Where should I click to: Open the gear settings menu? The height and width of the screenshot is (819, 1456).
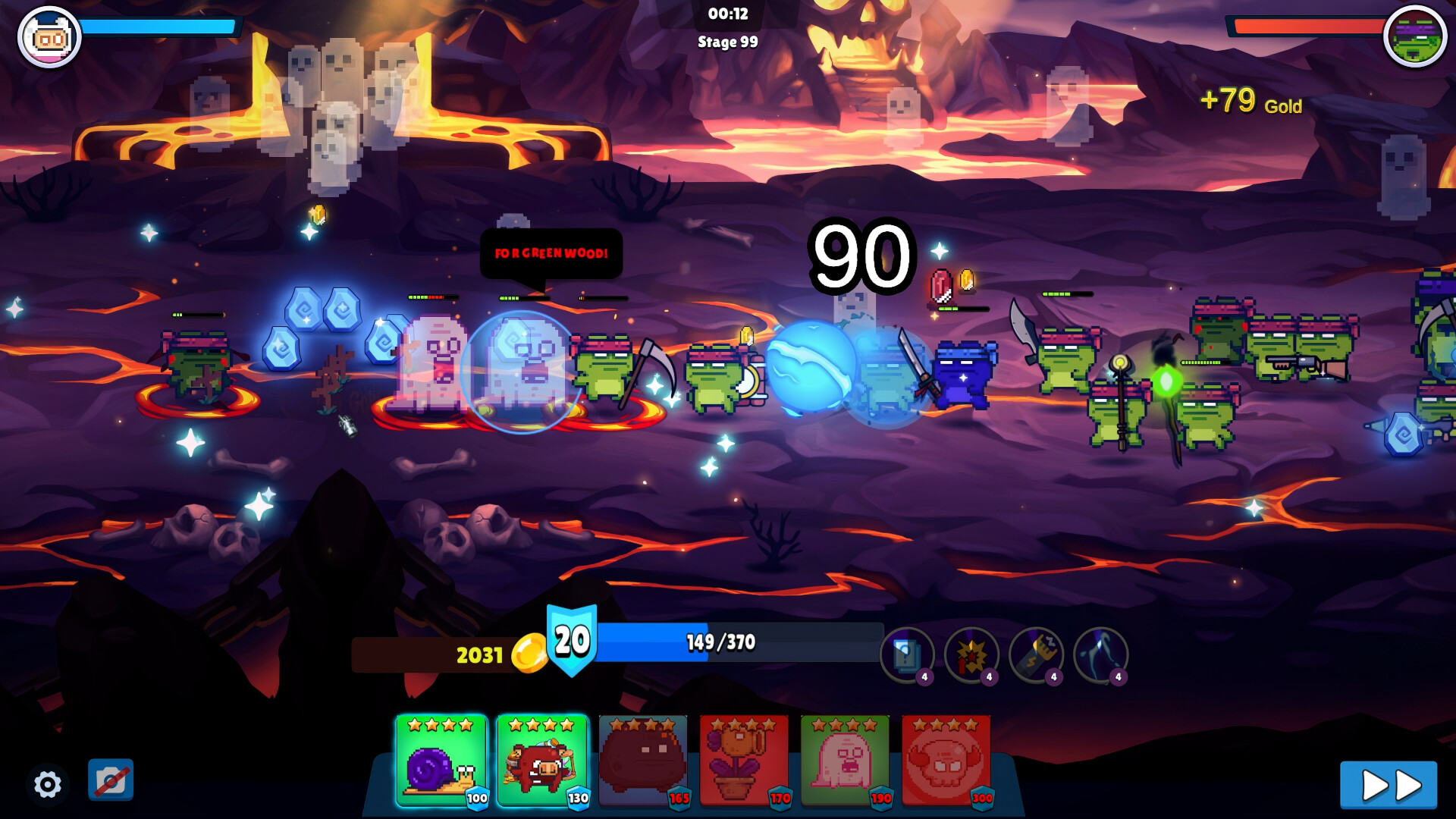click(48, 784)
